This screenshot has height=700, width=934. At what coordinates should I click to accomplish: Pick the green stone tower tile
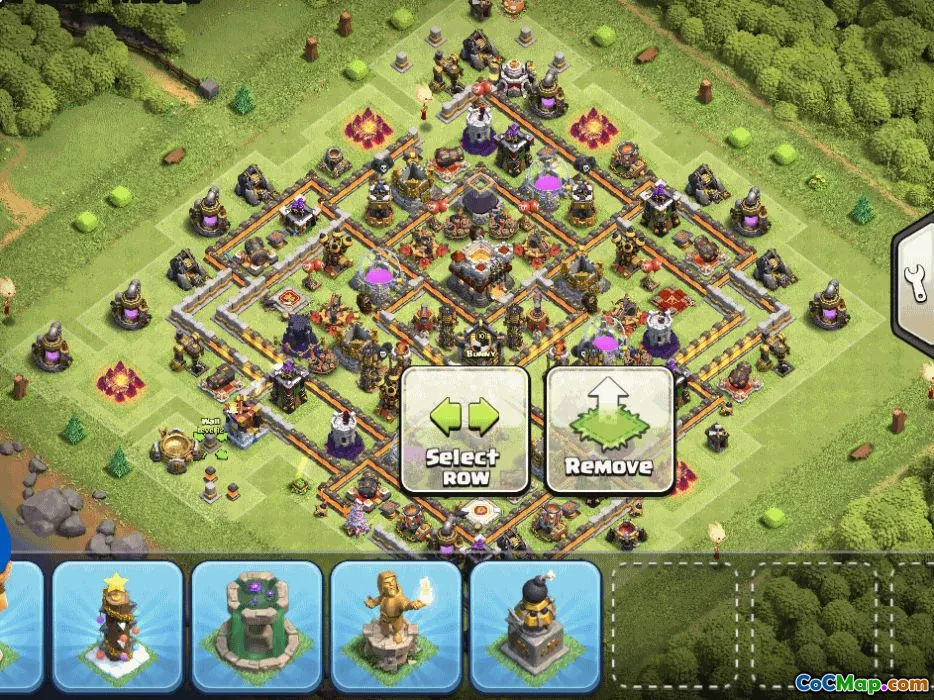point(256,623)
